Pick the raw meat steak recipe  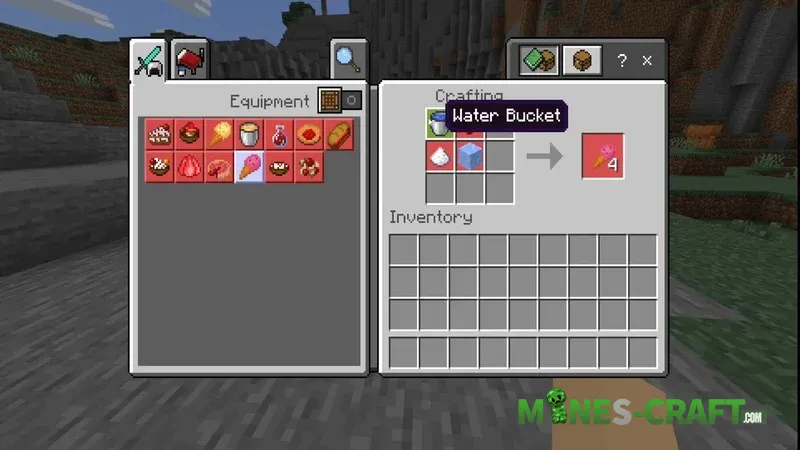(219, 166)
